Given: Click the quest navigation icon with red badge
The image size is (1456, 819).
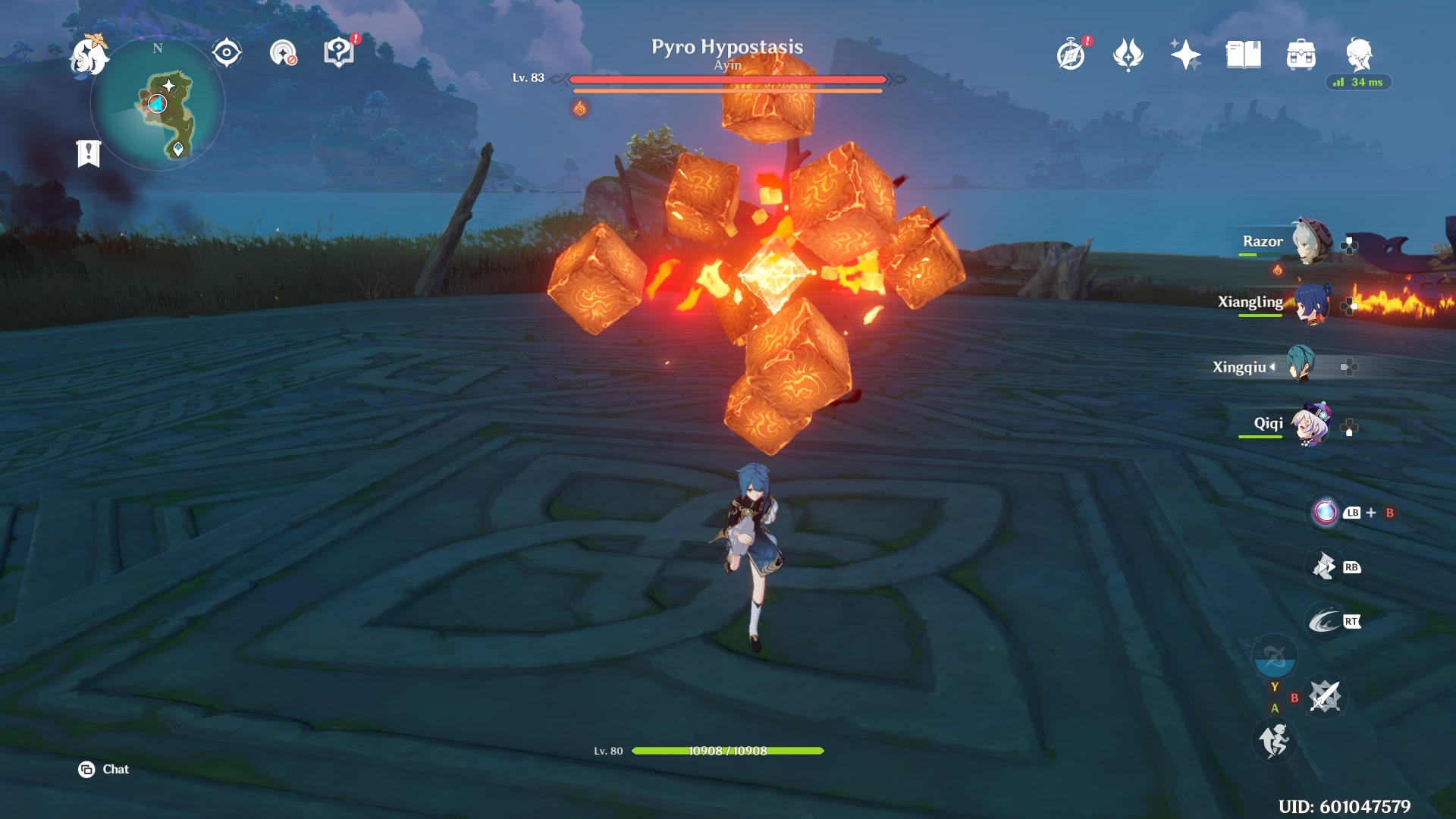Looking at the screenshot, I should (x=339, y=52).
